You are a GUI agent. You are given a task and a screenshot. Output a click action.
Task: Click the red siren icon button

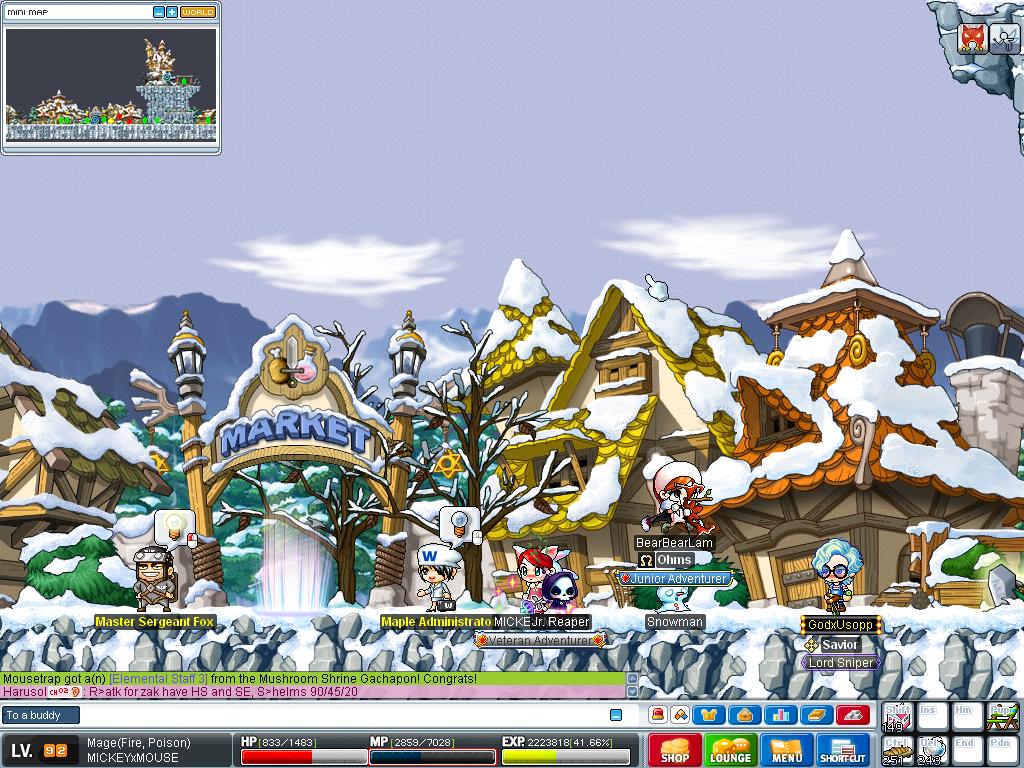tap(657, 715)
